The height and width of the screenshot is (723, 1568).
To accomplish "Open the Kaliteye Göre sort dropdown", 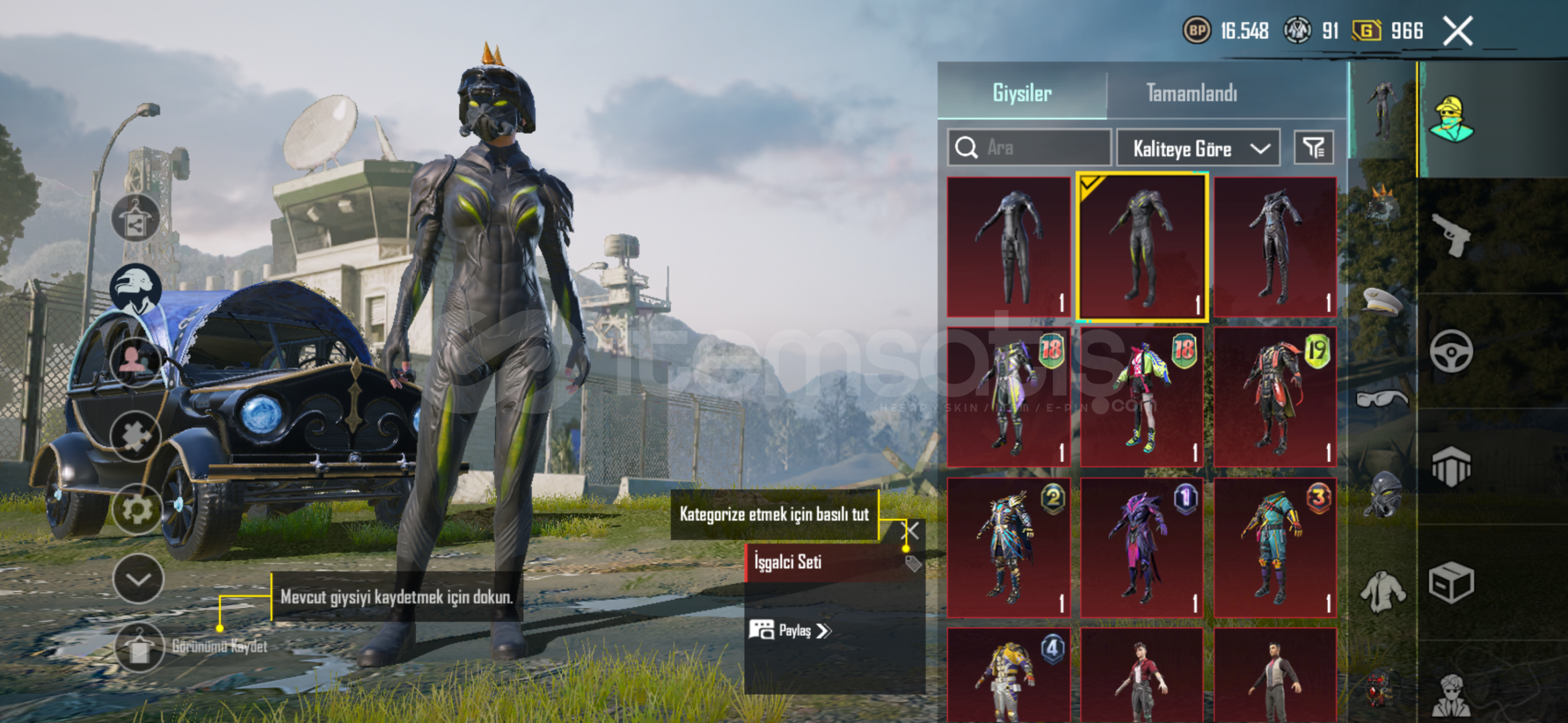I will (x=1198, y=148).
